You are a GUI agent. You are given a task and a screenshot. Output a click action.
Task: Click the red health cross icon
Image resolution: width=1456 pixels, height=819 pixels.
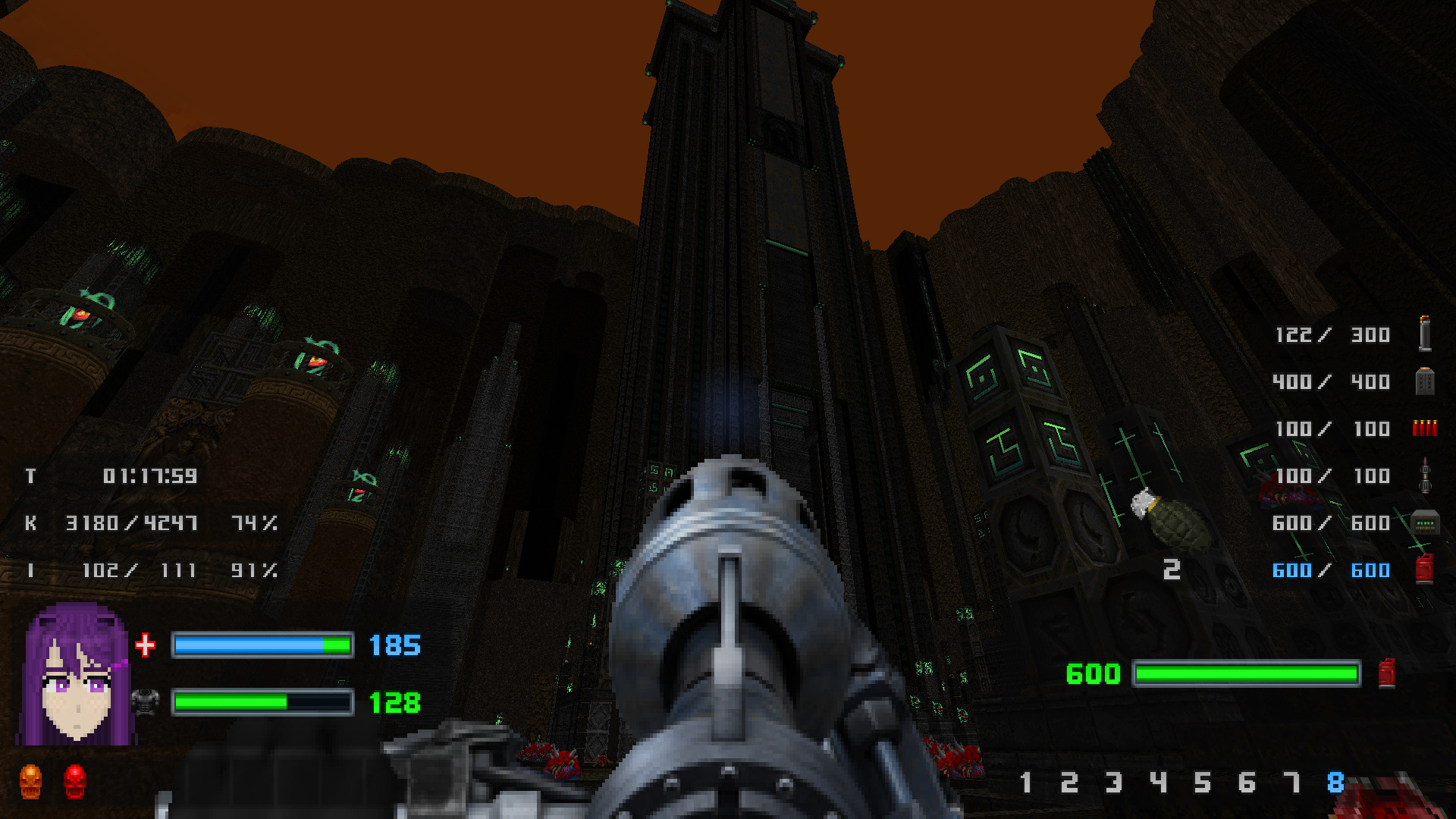(x=145, y=645)
